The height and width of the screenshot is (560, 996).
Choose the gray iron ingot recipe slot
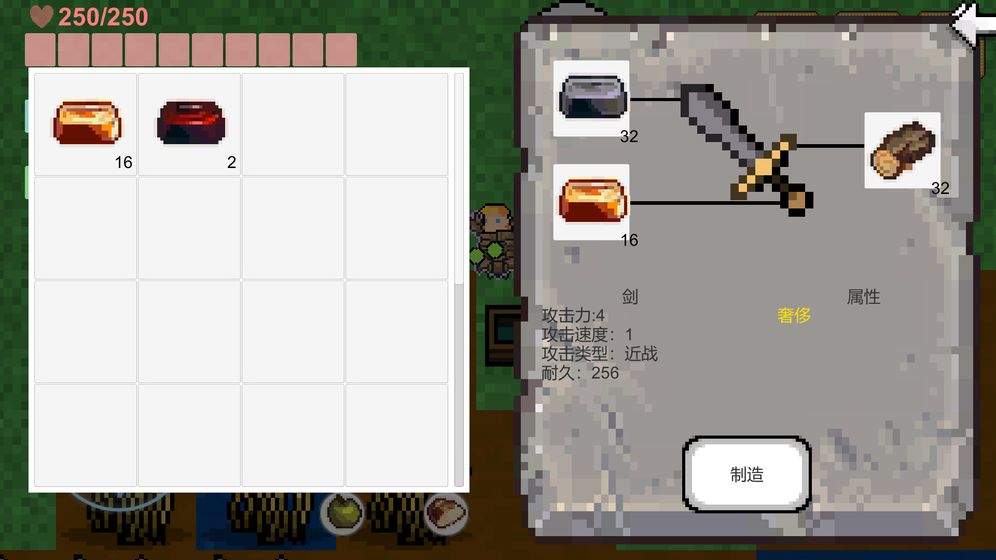591,97
